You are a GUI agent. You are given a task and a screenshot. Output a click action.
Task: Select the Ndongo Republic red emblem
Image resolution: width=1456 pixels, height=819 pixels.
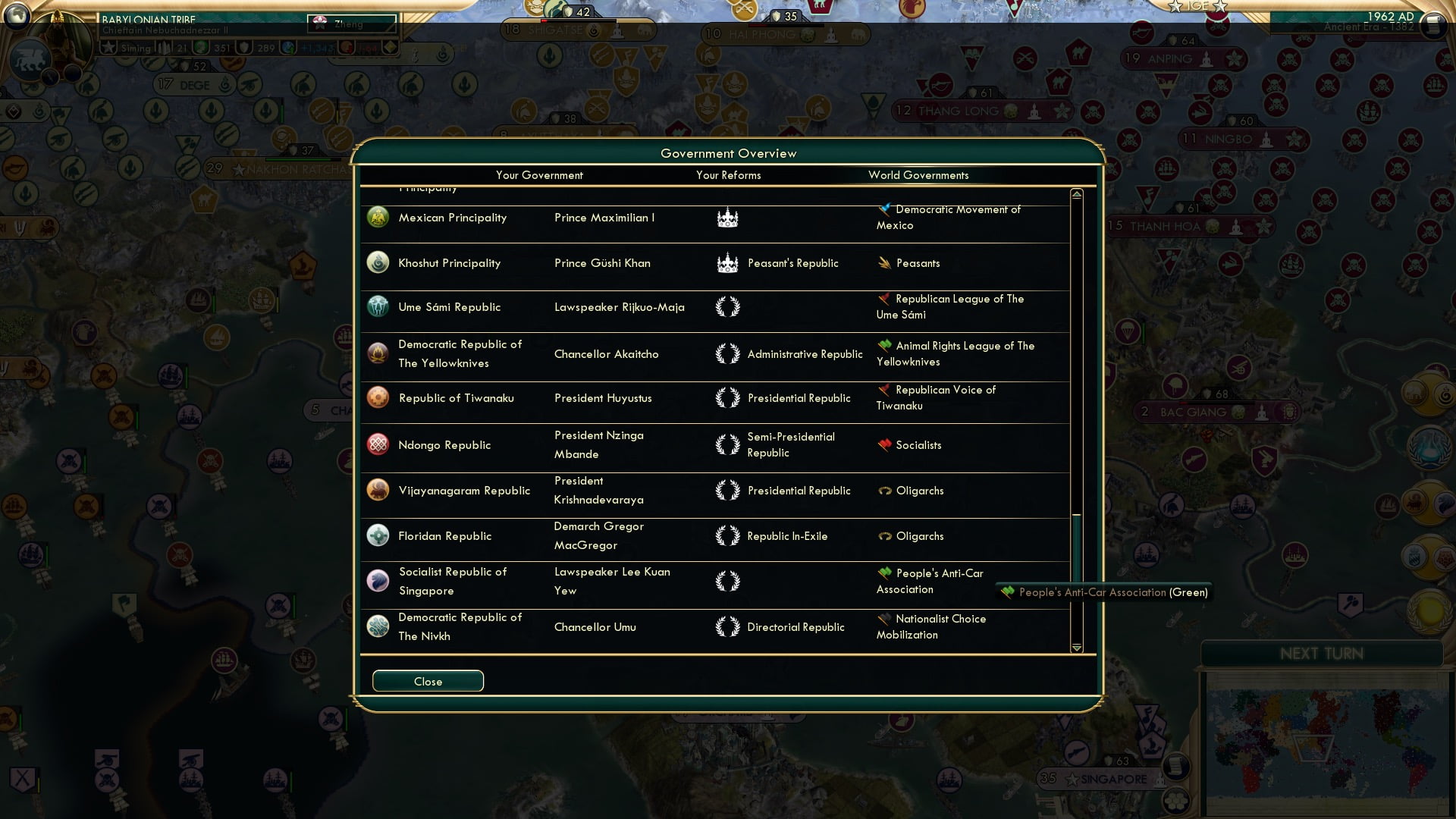pos(378,445)
